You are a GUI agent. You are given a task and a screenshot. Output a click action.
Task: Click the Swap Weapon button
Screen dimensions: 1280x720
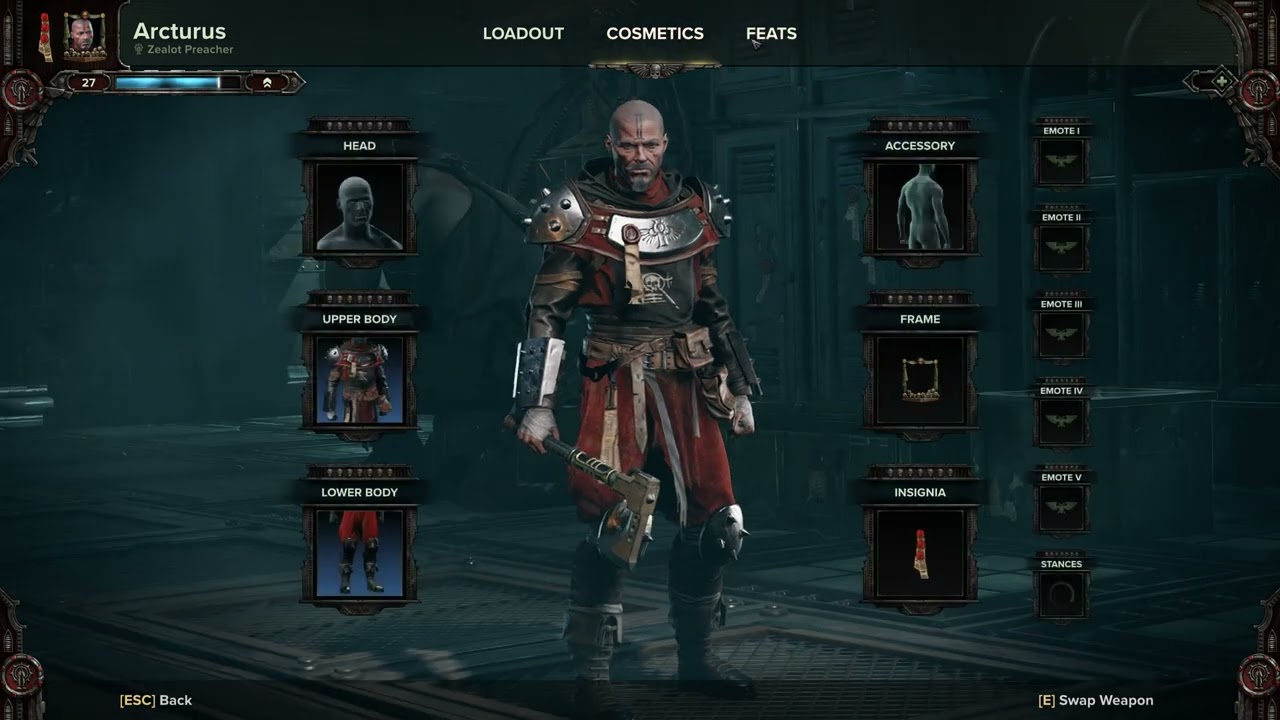click(1096, 700)
